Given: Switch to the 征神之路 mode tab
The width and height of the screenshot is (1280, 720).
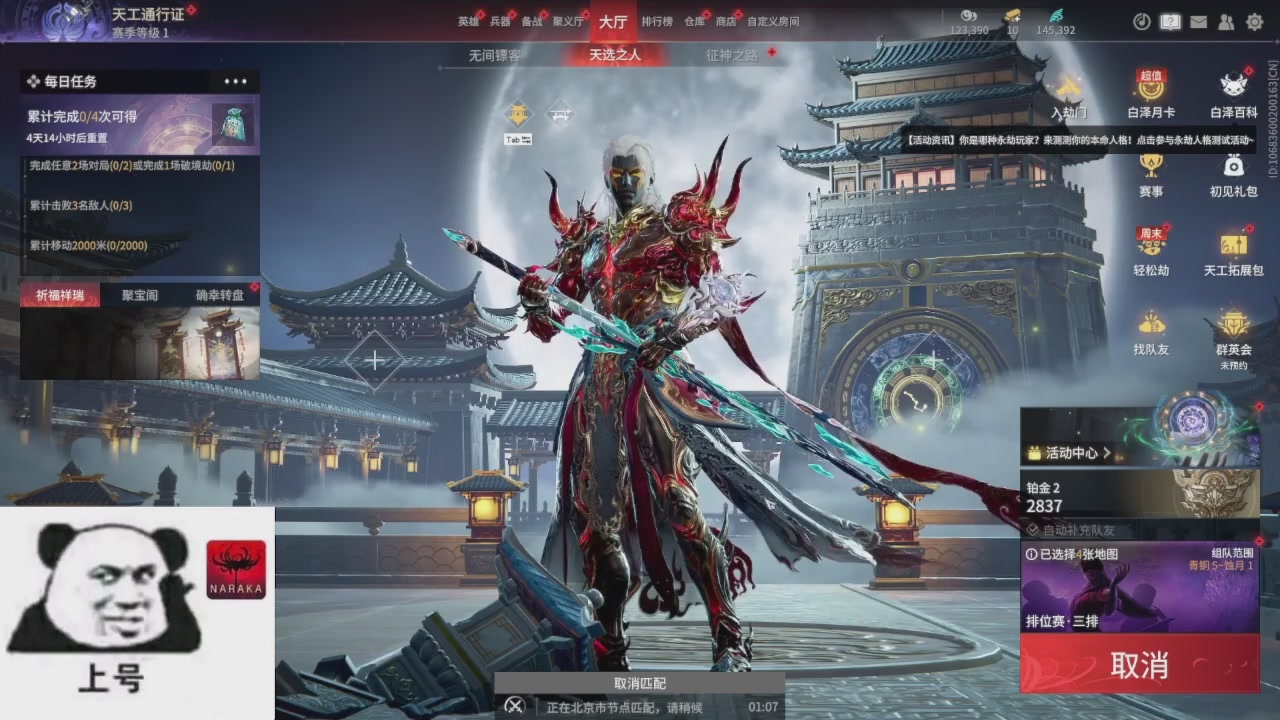Looking at the screenshot, I should tap(732, 55).
